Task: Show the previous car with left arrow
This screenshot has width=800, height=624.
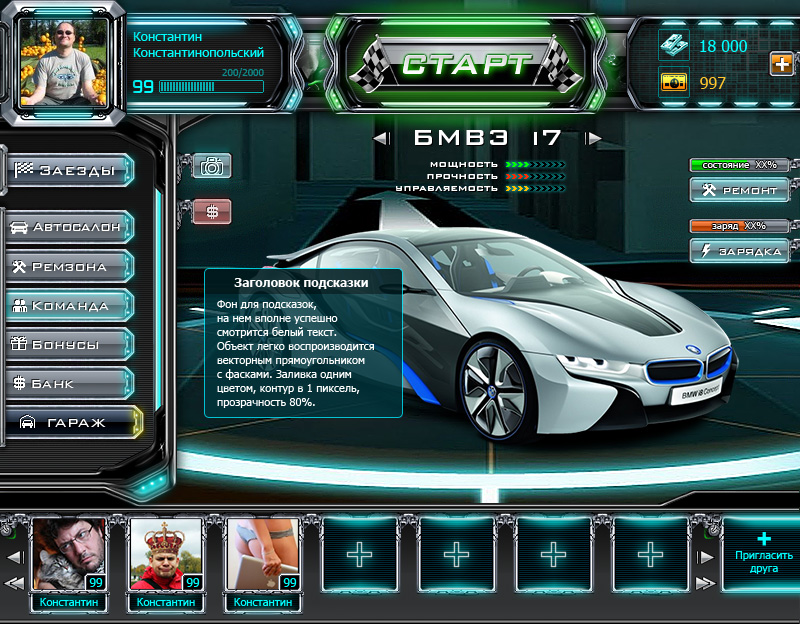Action: pos(381,138)
